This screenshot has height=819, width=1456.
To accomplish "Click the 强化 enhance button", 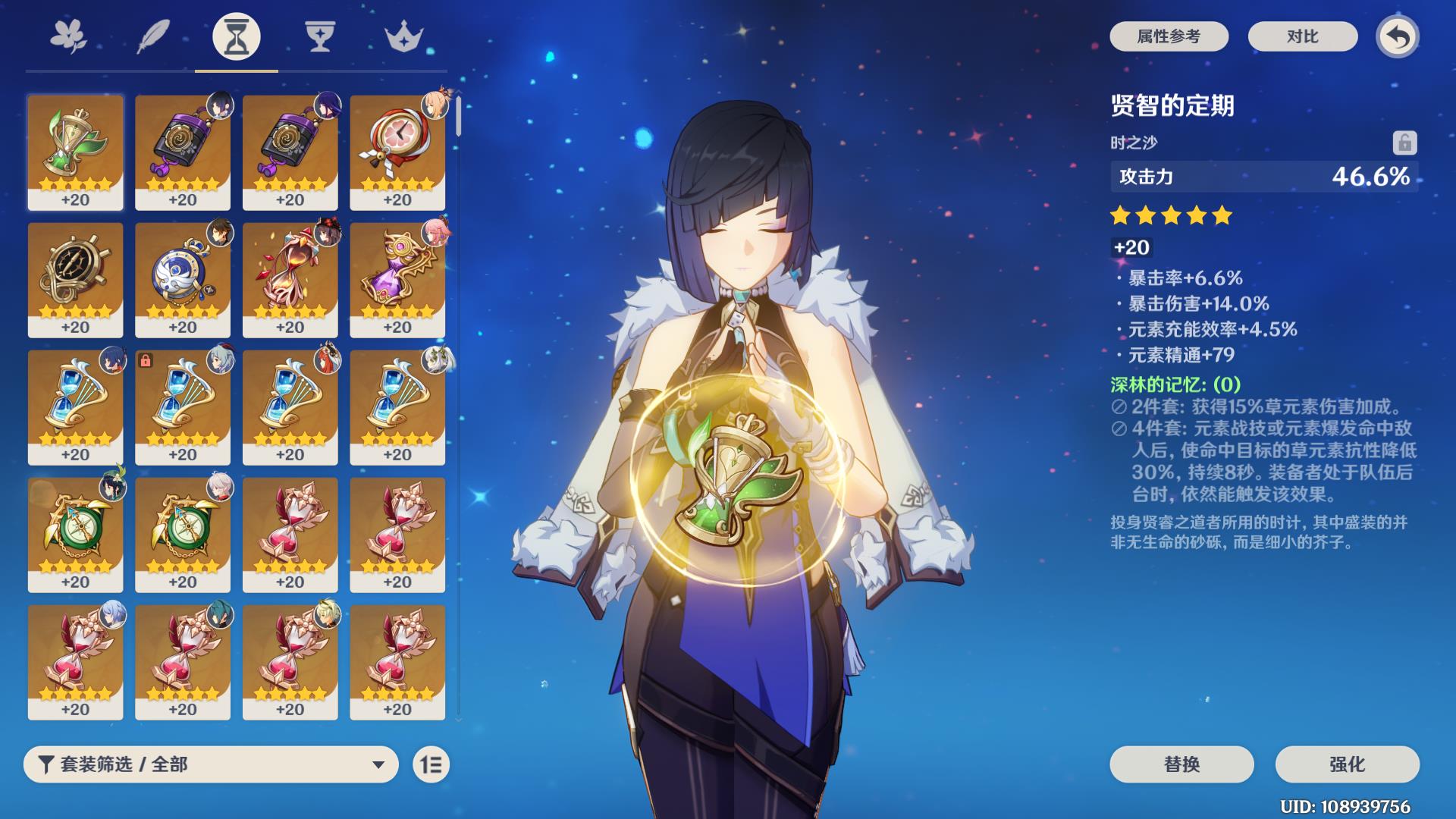I will [1347, 764].
